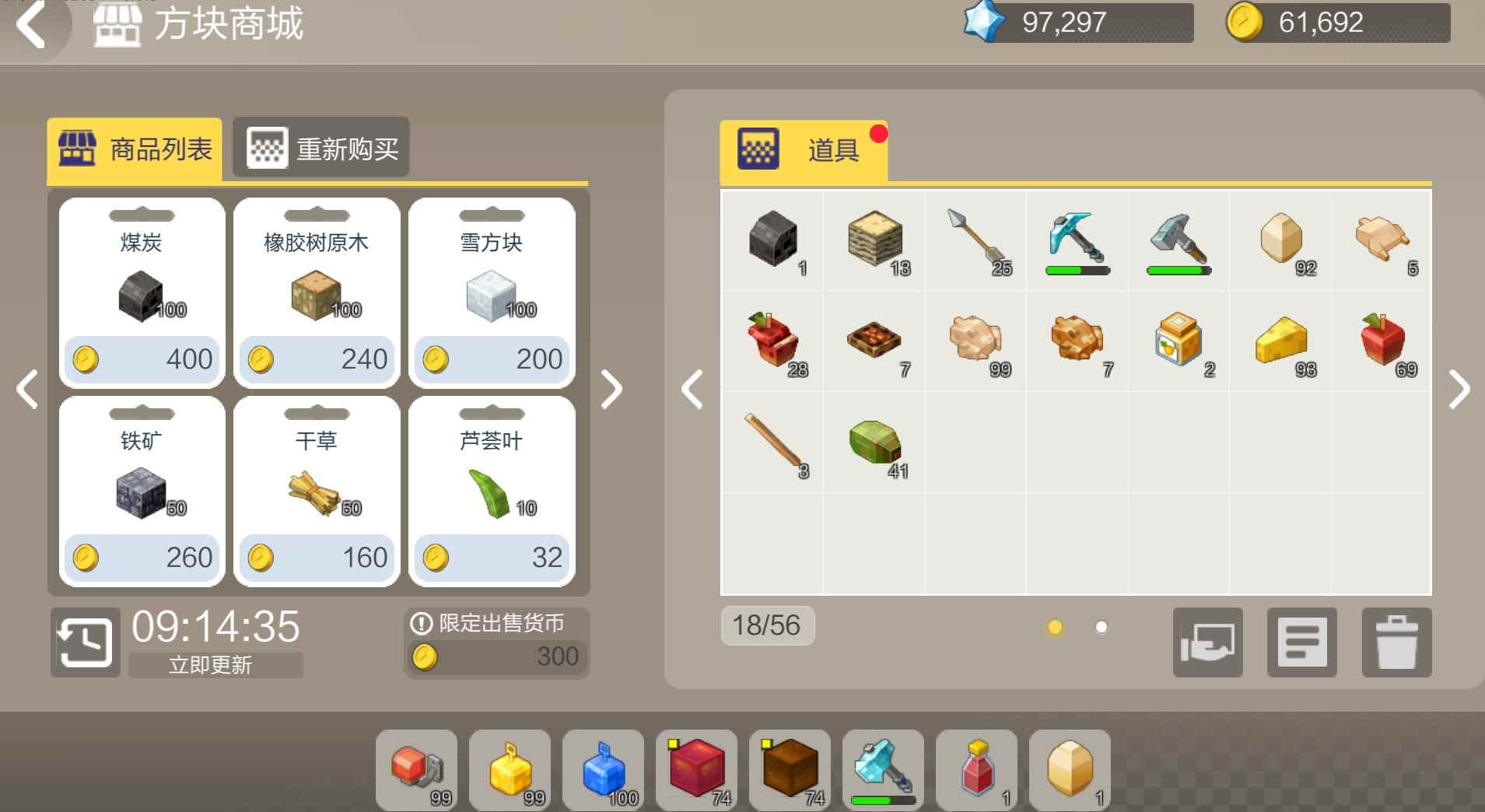
Task: Select the red apple item showing 69
Action: click(1381, 341)
